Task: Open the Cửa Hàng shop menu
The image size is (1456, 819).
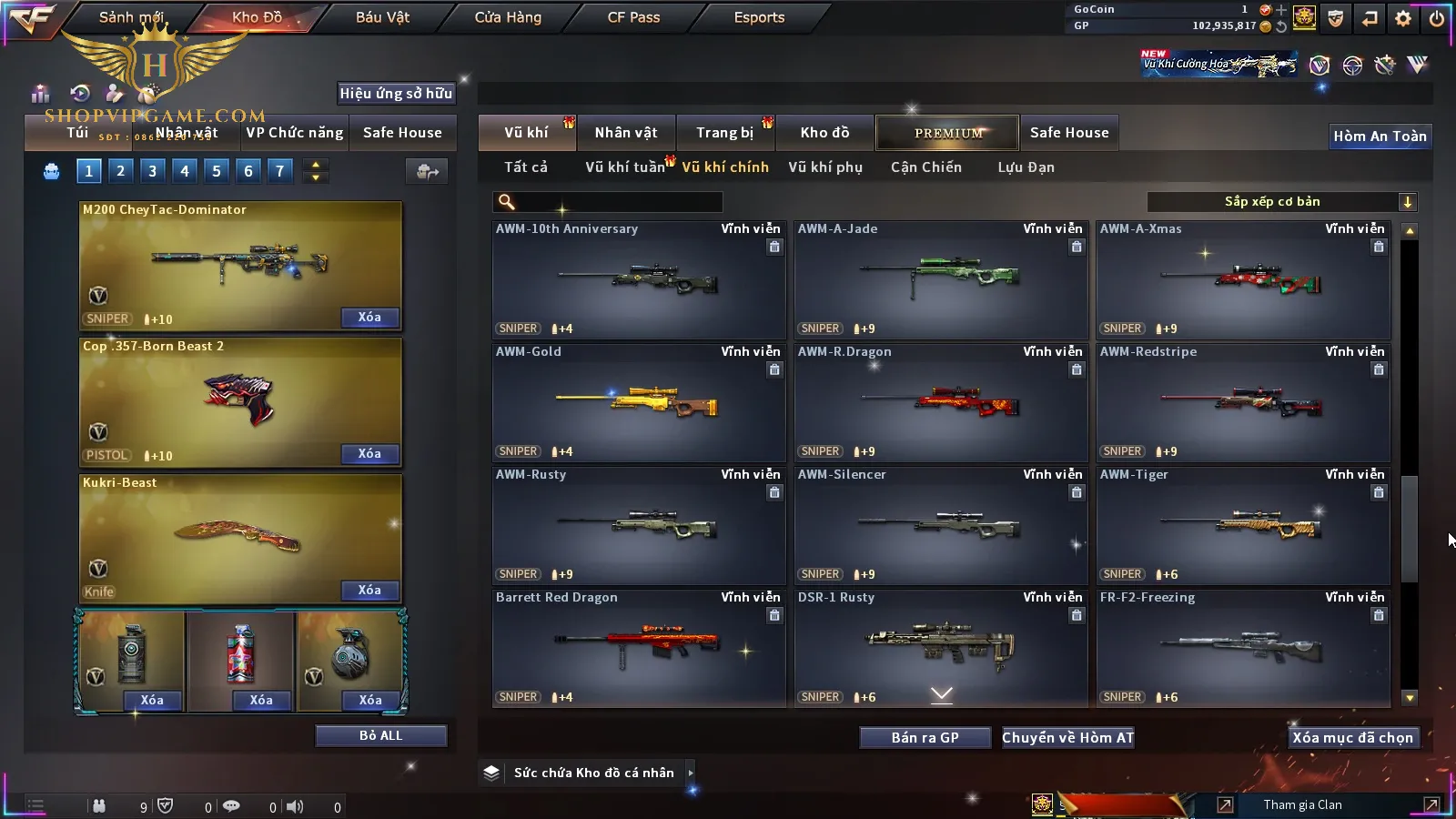Action: (508, 17)
